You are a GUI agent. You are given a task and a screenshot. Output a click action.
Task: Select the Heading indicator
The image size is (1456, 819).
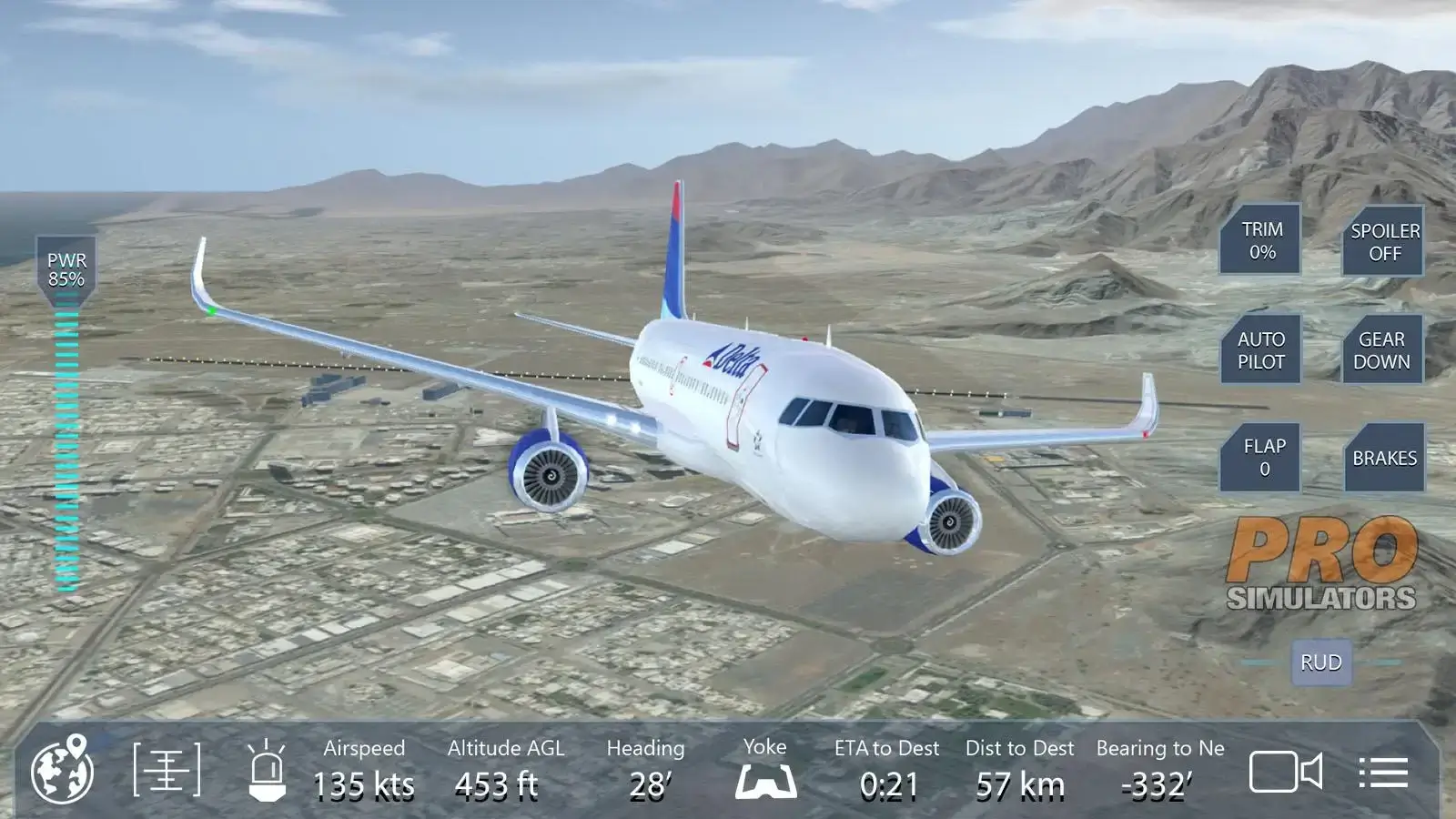point(645,772)
